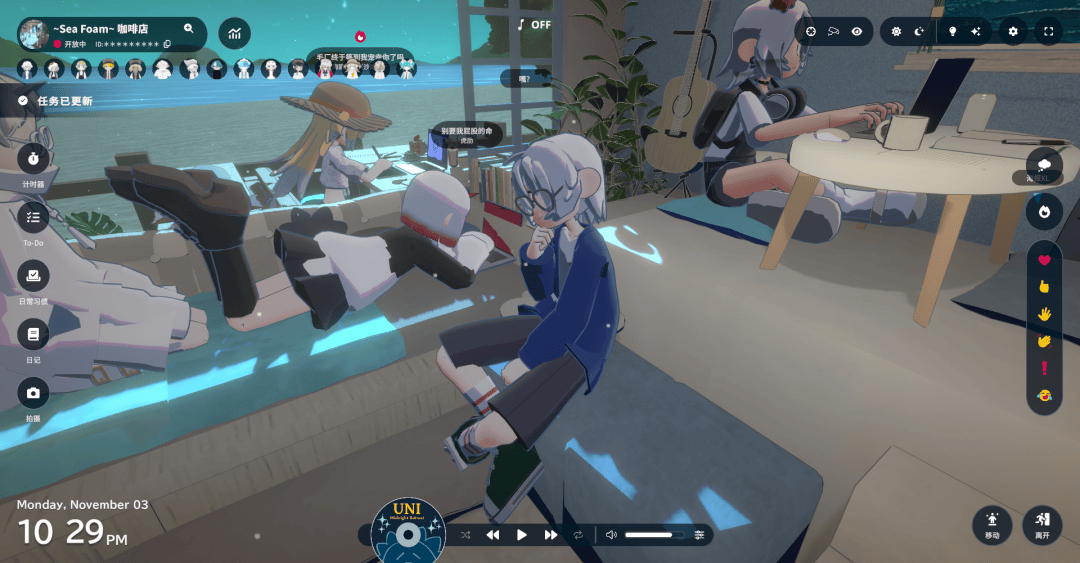Open the To-Do list
1080x563 pixels.
pos(33,216)
